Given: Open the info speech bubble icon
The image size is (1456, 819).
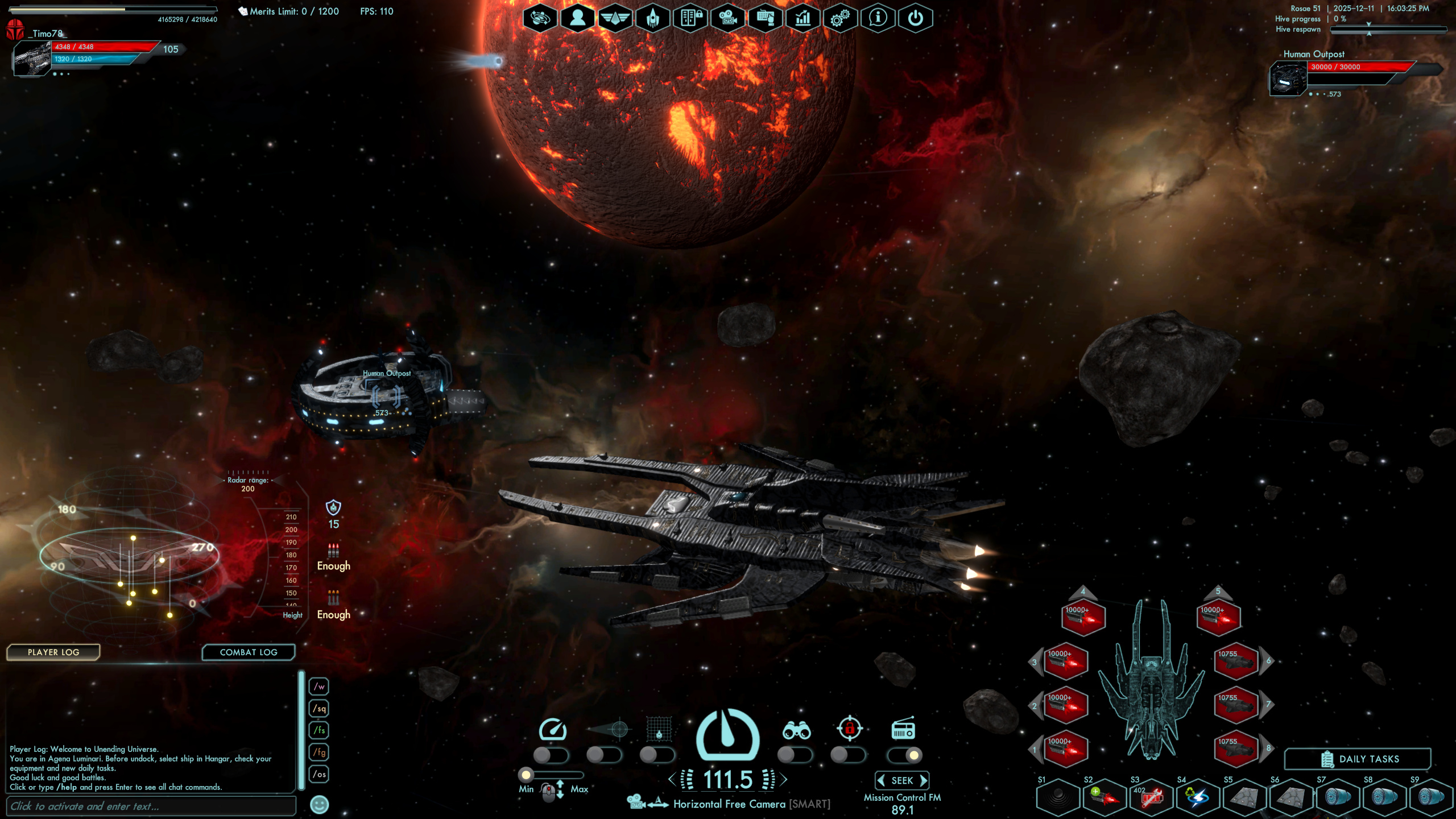Looking at the screenshot, I should coord(878,18).
